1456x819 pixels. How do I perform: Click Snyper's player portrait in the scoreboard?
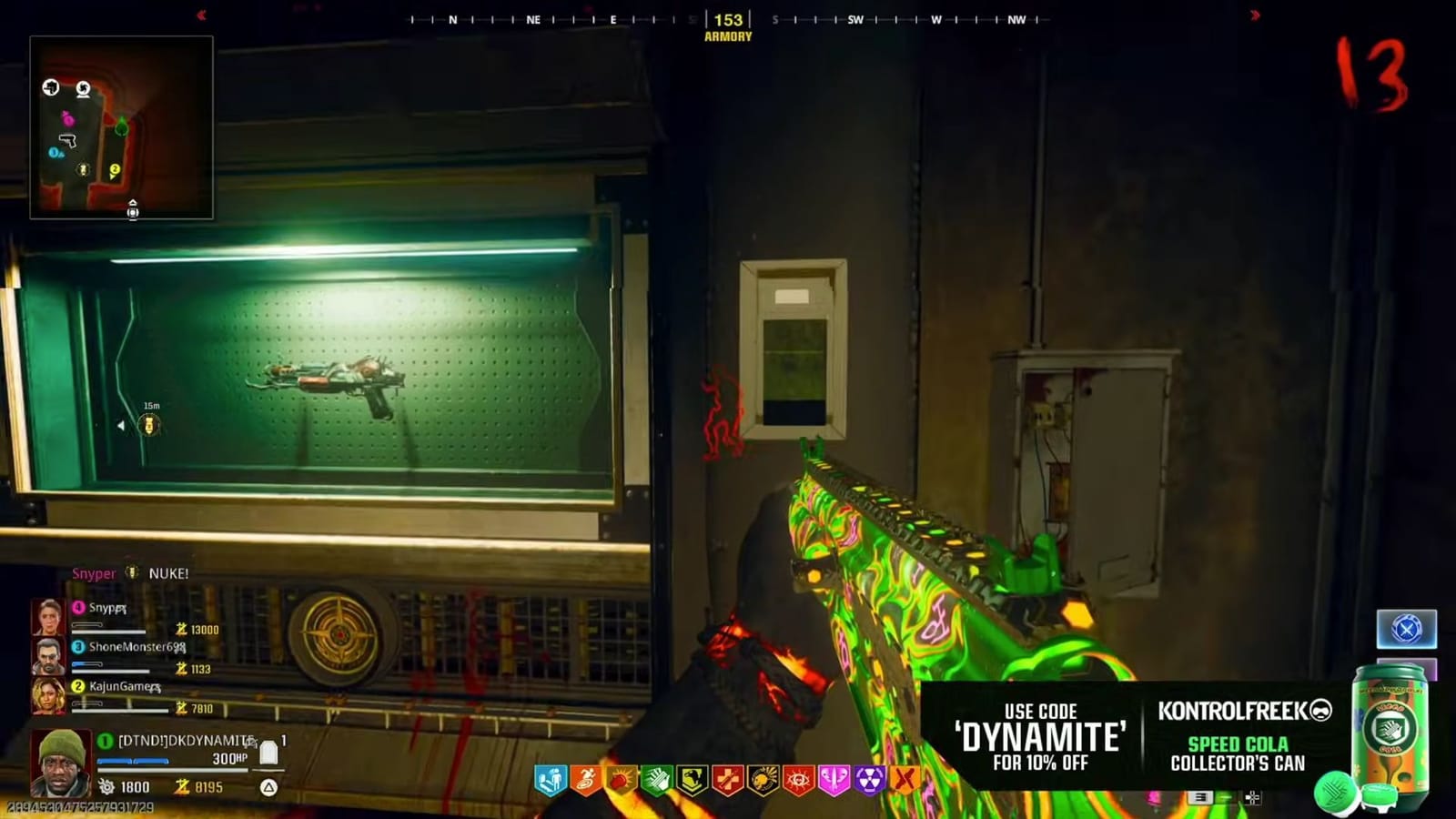pos(47,616)
